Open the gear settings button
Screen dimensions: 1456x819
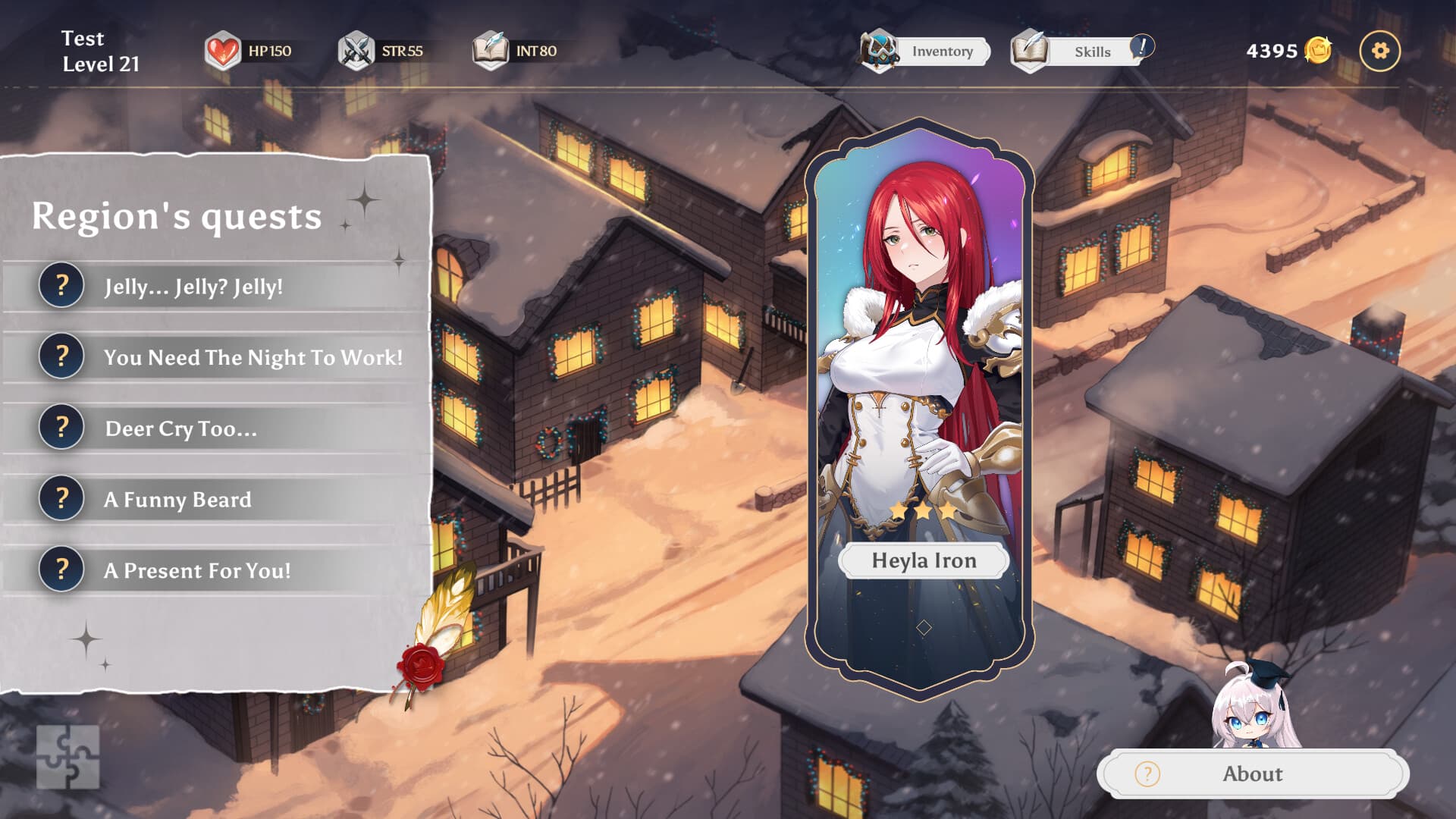1379,51
